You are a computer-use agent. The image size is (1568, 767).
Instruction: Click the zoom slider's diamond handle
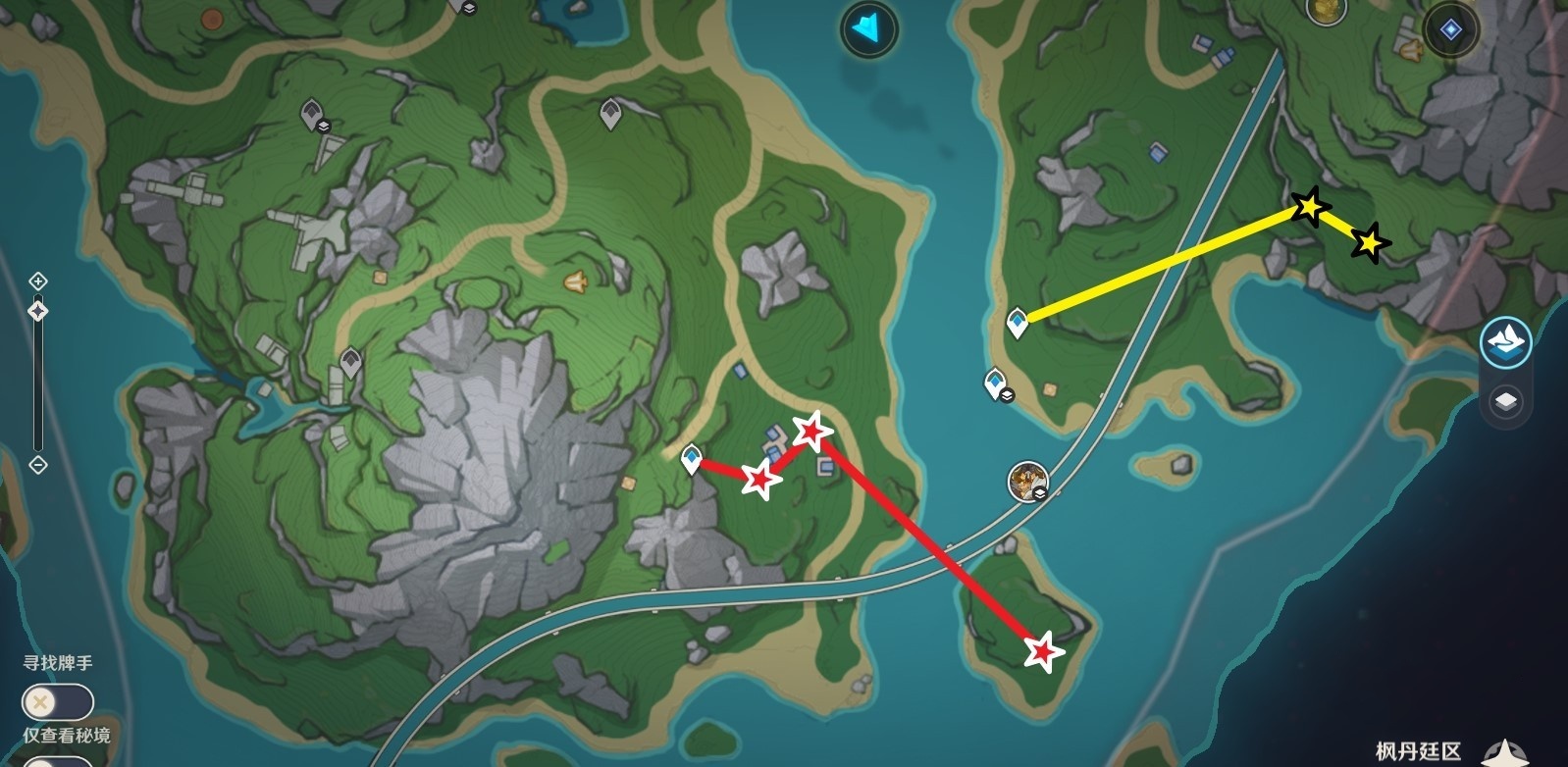point(38,312)
